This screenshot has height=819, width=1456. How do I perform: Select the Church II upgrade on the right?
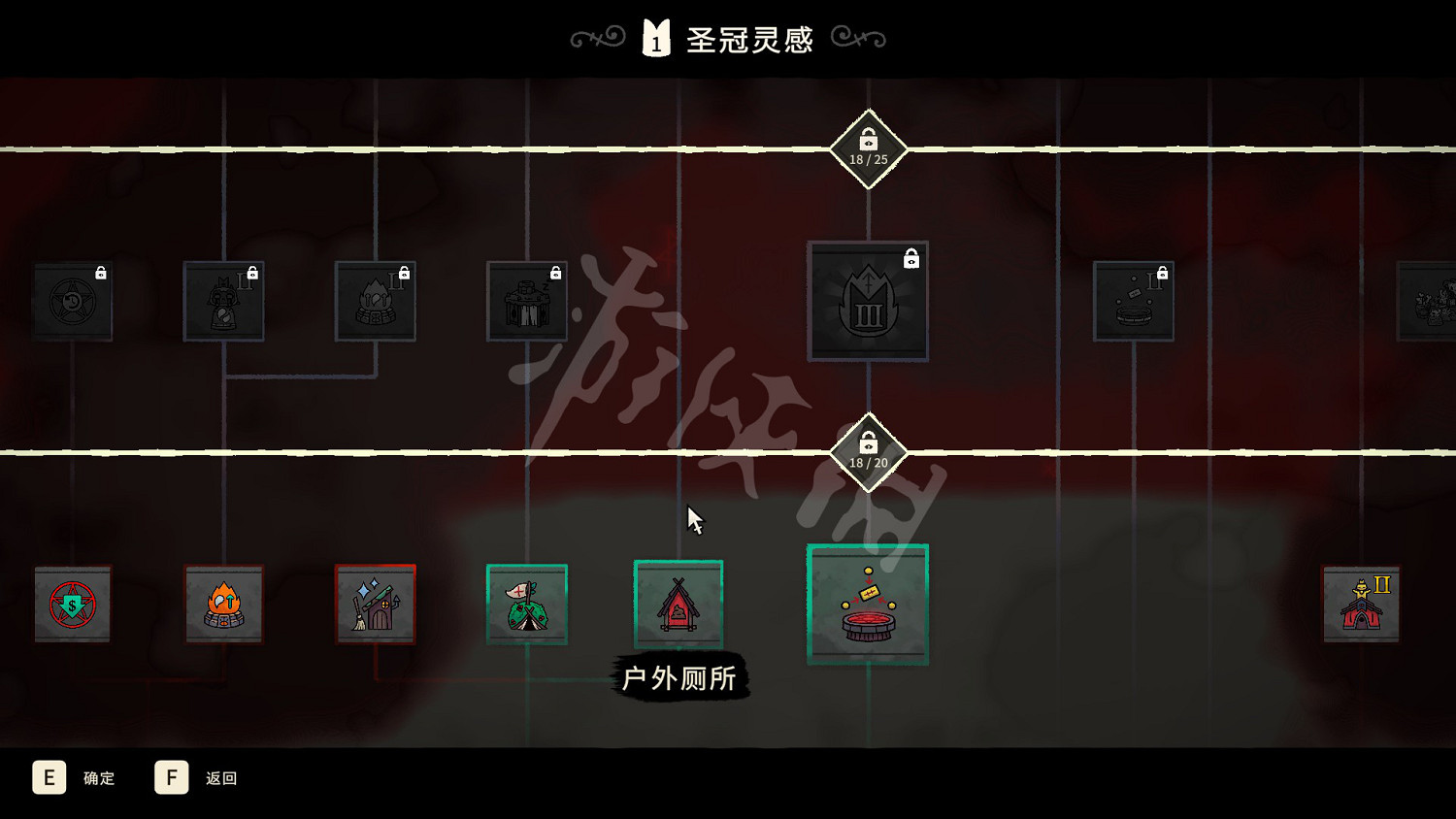click(1361, 602)
